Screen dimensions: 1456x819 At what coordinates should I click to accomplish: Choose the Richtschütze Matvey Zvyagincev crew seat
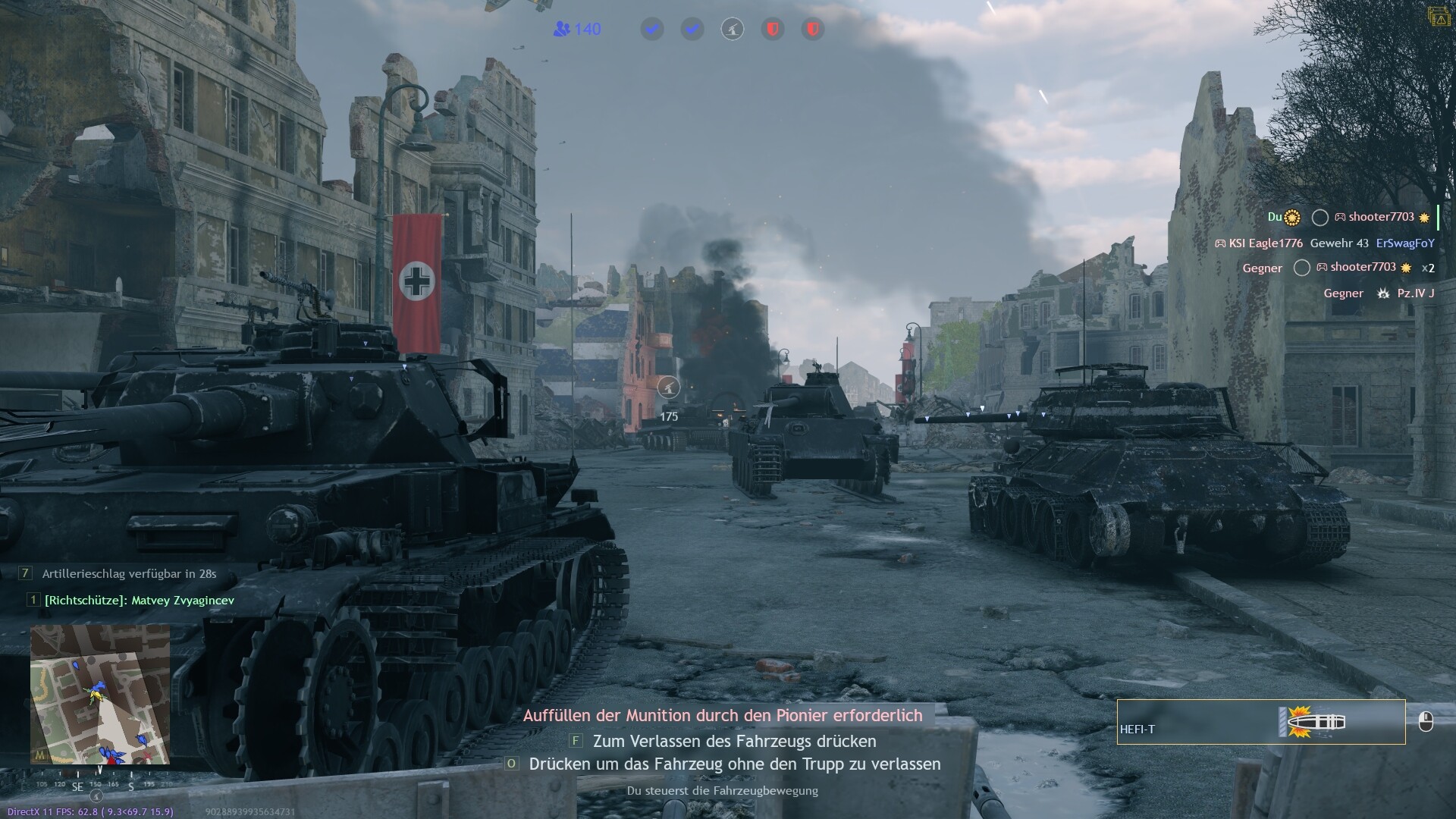[x=139, y=600]
